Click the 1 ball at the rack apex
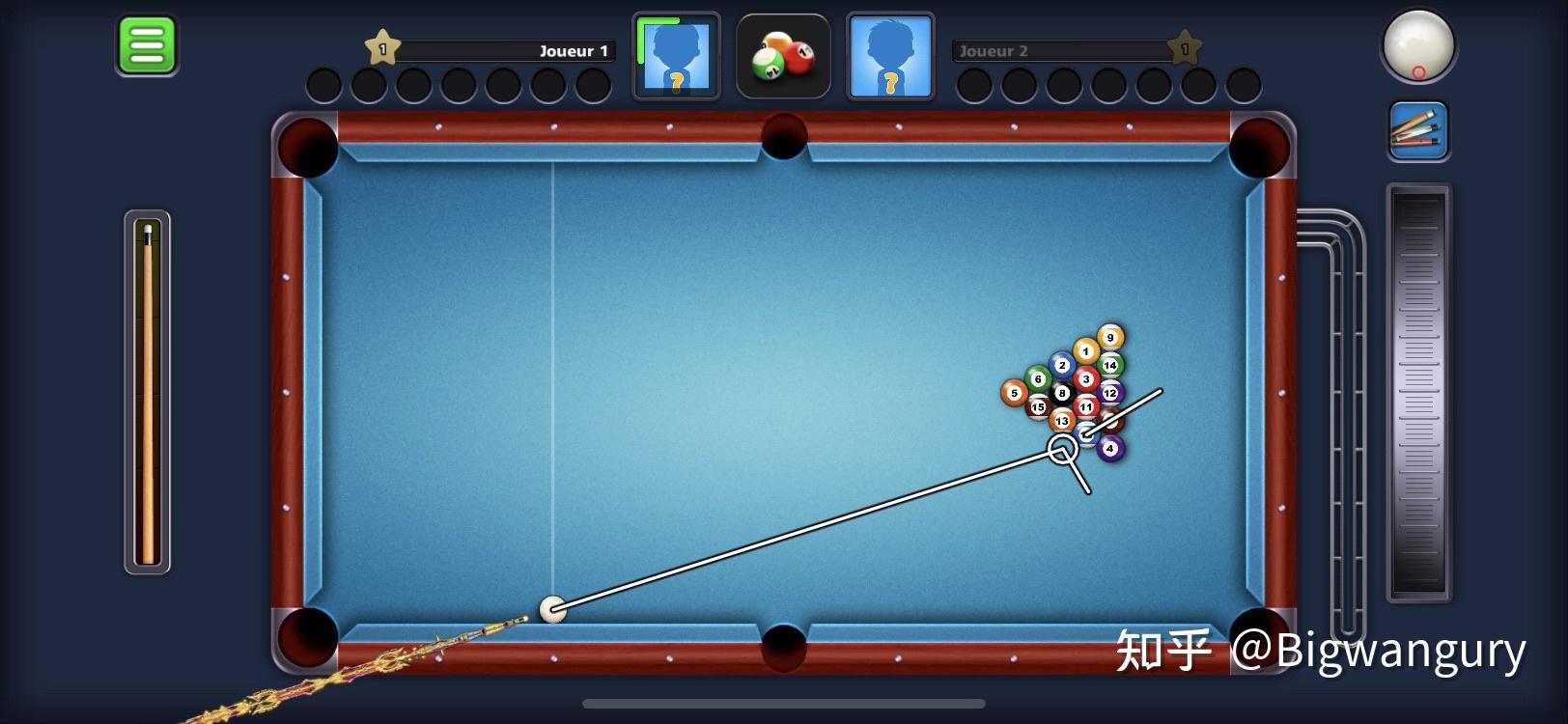1568x724 pixels. tap(1085, 349)
